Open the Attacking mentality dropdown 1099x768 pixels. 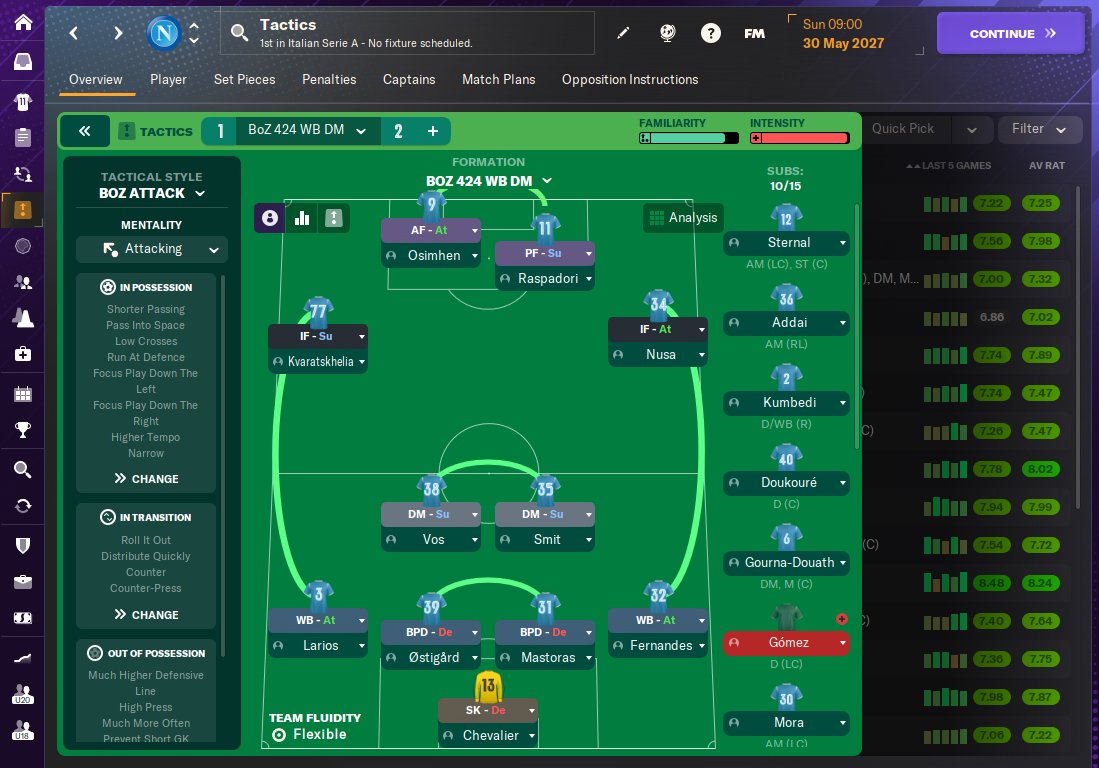(152, 249)
